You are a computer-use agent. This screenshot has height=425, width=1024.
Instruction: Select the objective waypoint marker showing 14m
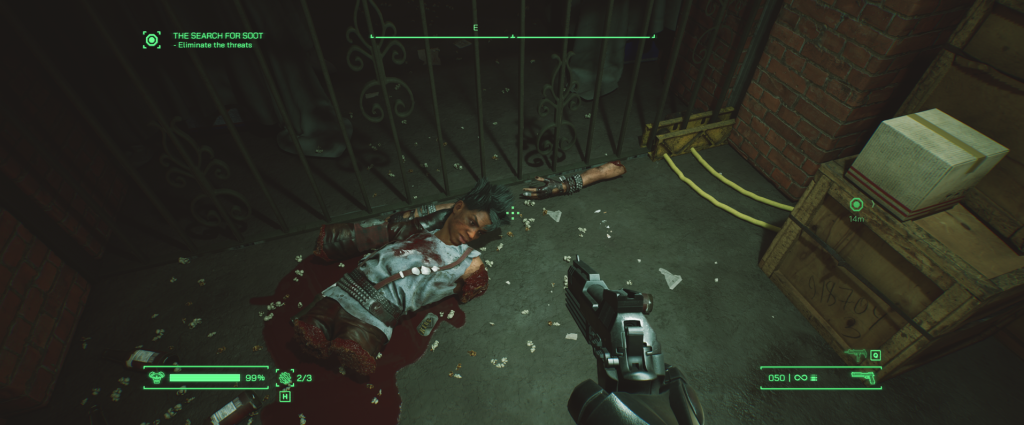tap(856, 205)
